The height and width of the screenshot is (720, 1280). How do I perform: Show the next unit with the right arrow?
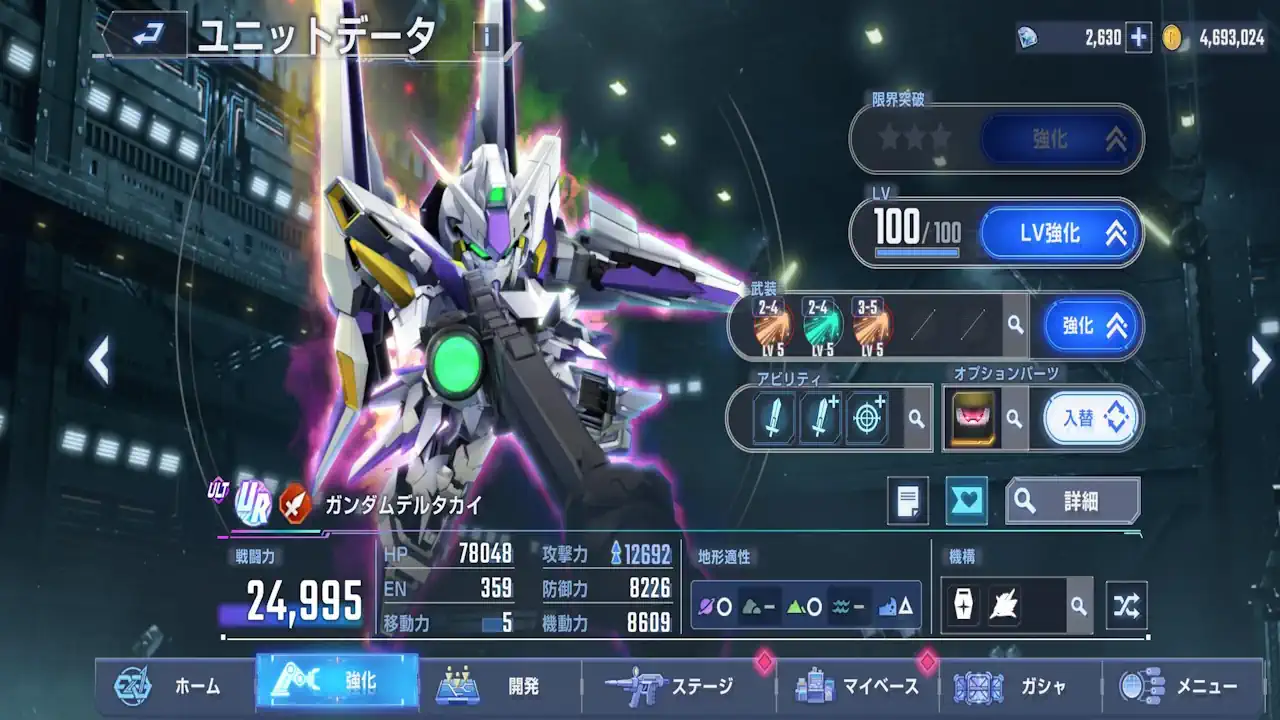(1261, 361)
